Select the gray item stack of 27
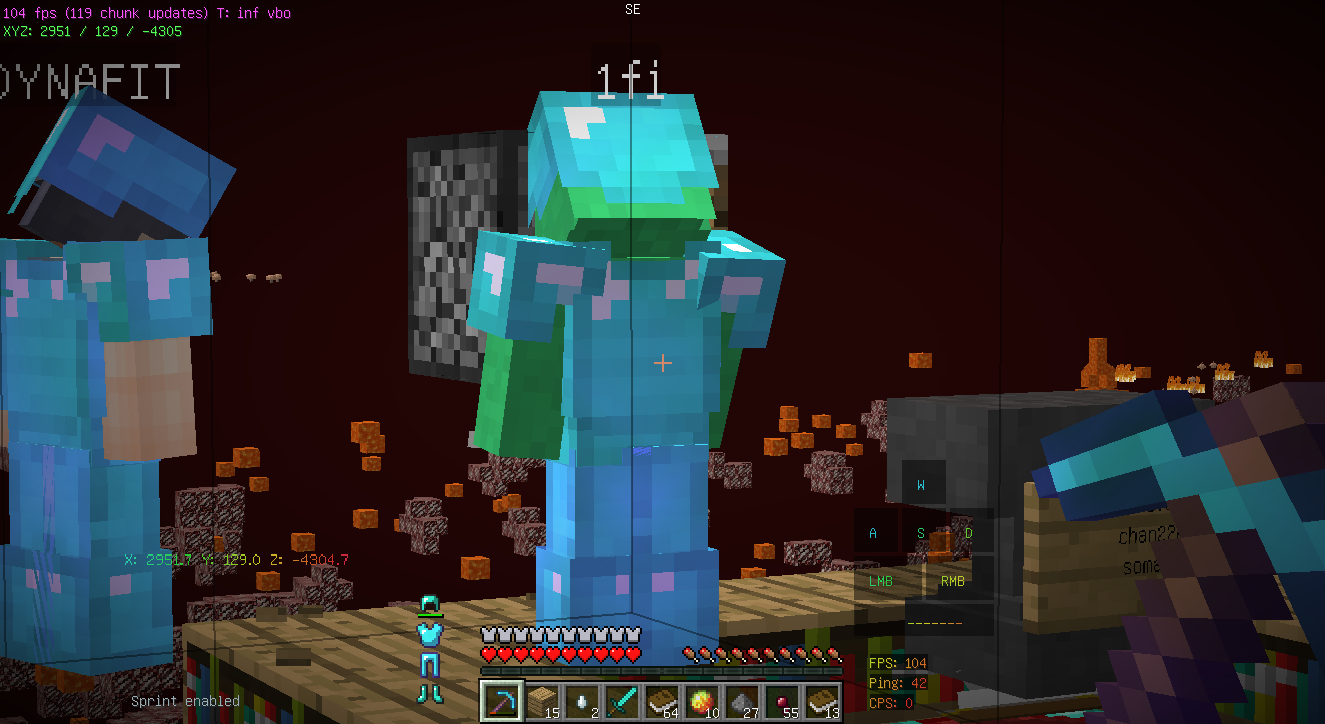This screenshot has height=724, width=1325. pos(740,700)
